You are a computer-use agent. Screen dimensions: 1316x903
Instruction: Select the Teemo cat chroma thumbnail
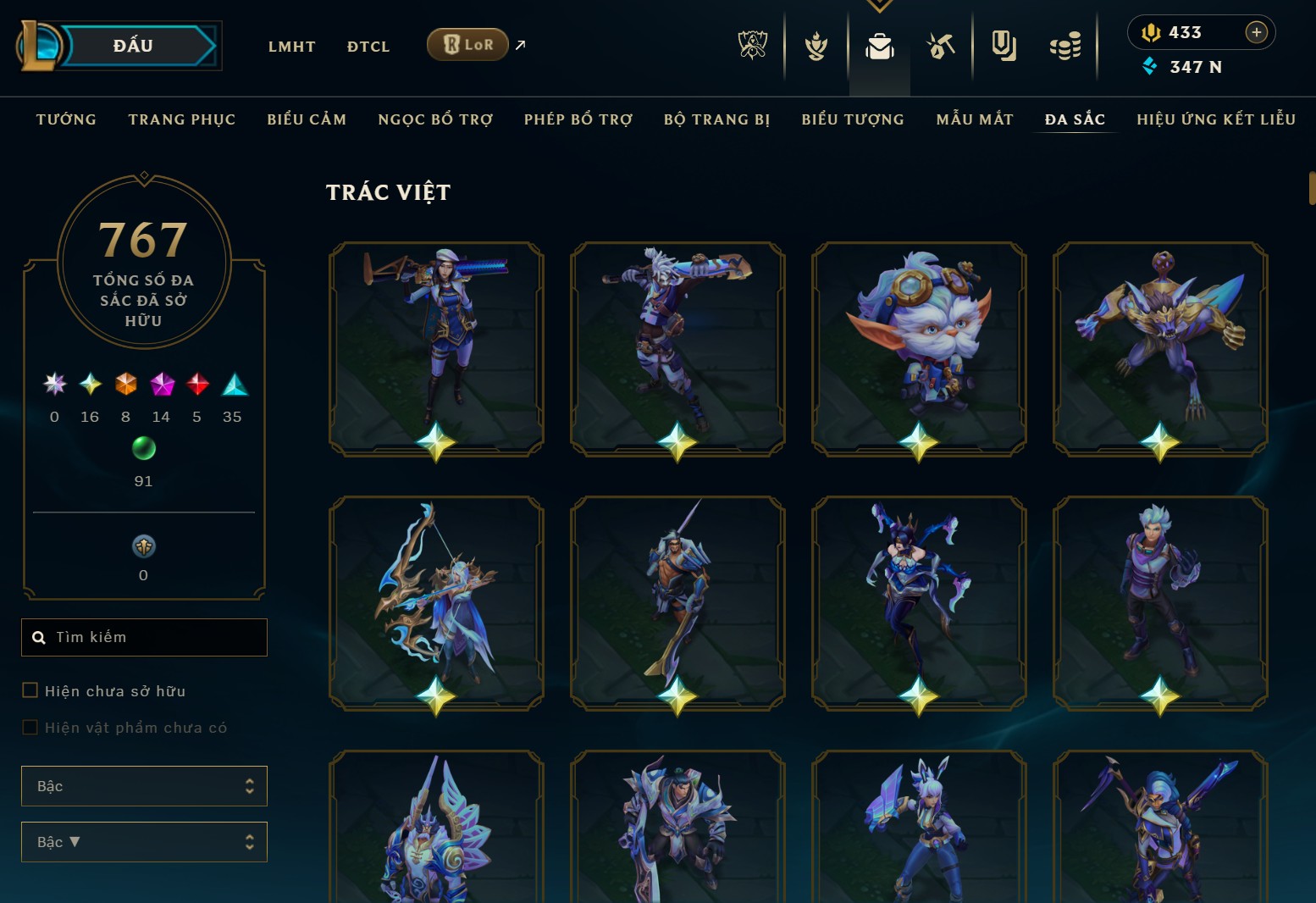pyautogui.click(x=919, y=347)
